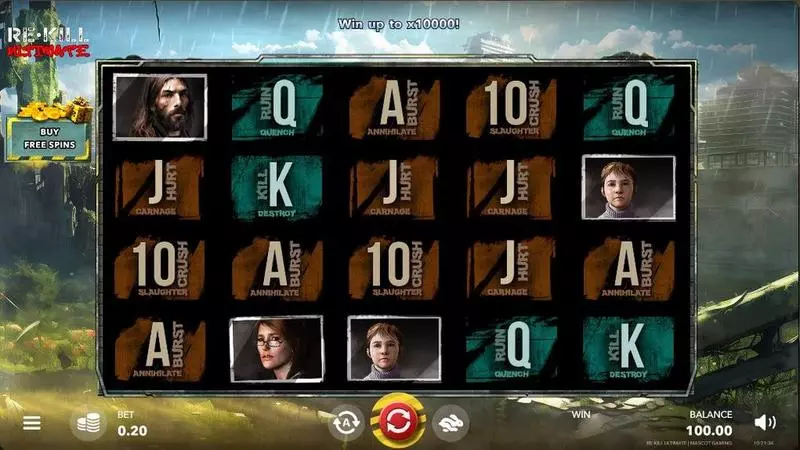
Task: Activate the autoplay button
Action: (x=346, y=422)
